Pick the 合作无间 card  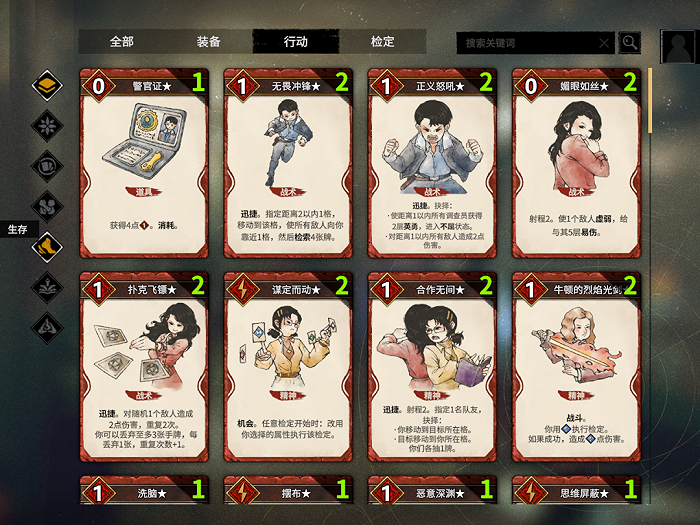pyautogui.click(x=432, y=366)
